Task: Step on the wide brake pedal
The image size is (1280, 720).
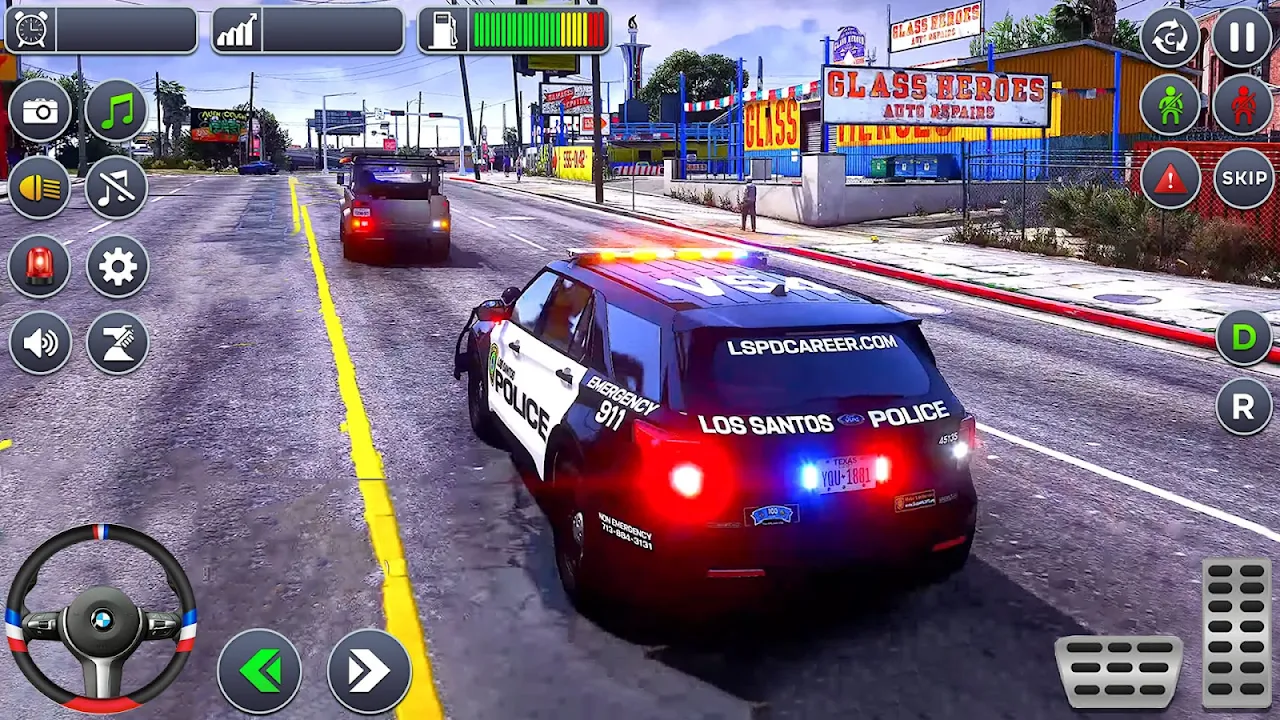Action: [x=1119, y=671]
